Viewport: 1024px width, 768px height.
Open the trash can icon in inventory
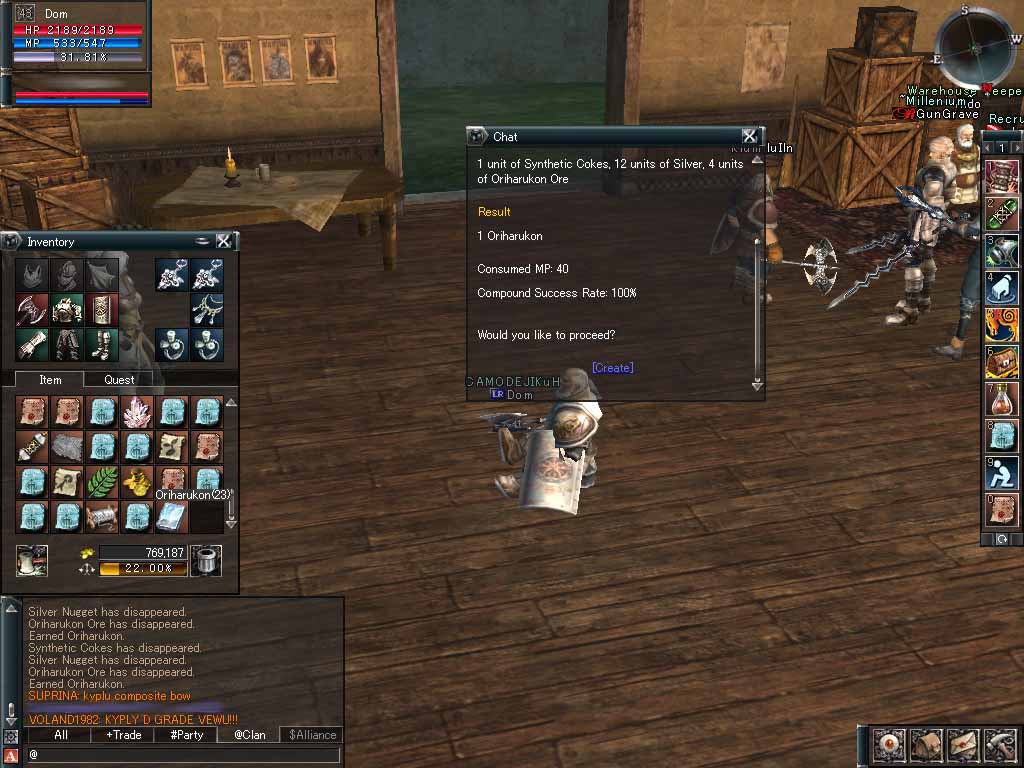(205, 560)
